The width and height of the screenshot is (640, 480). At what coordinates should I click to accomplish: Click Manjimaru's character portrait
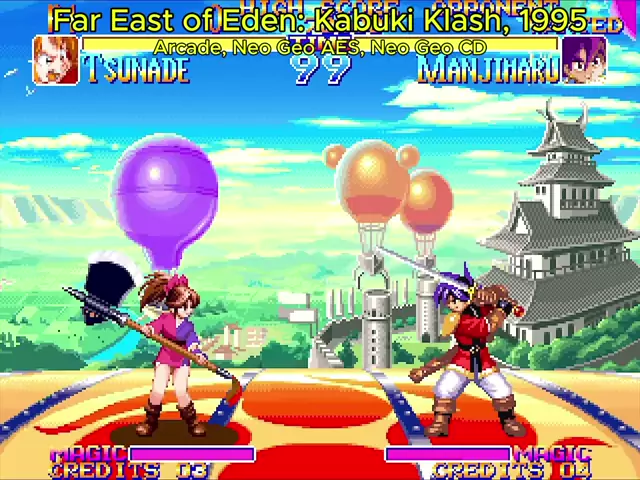(583, 60)
